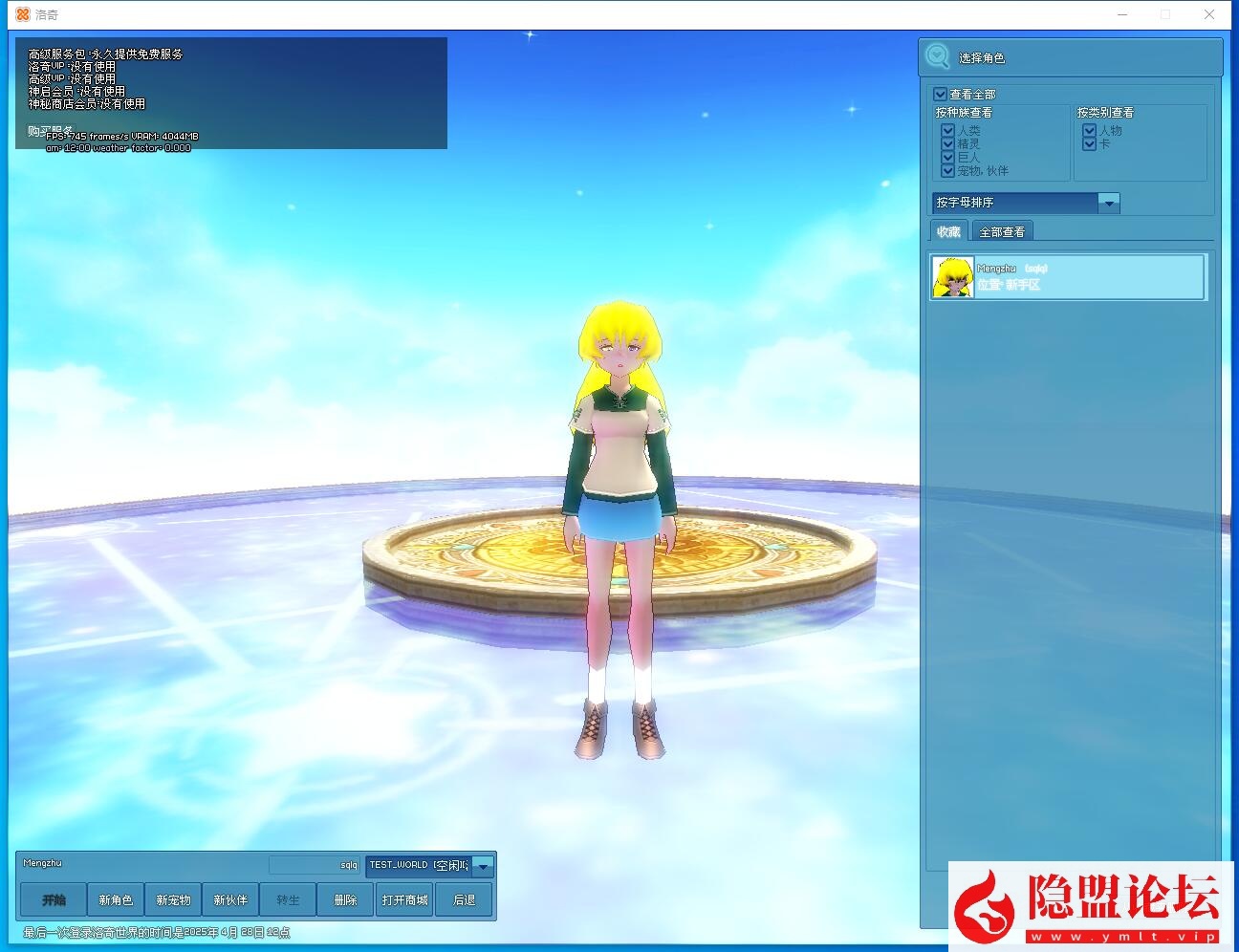Click the sort dropdown's arrow button
The width and height of the screenshot is (1239, 952).
click(1108, 203)
